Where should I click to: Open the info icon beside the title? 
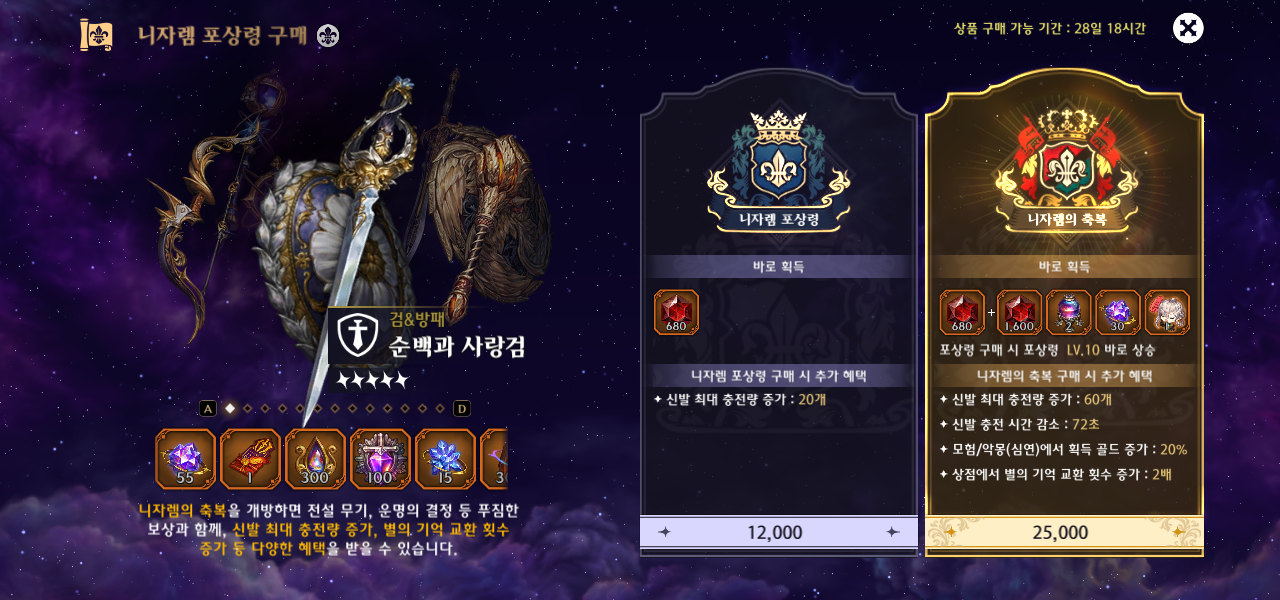[x=328, y=36]
